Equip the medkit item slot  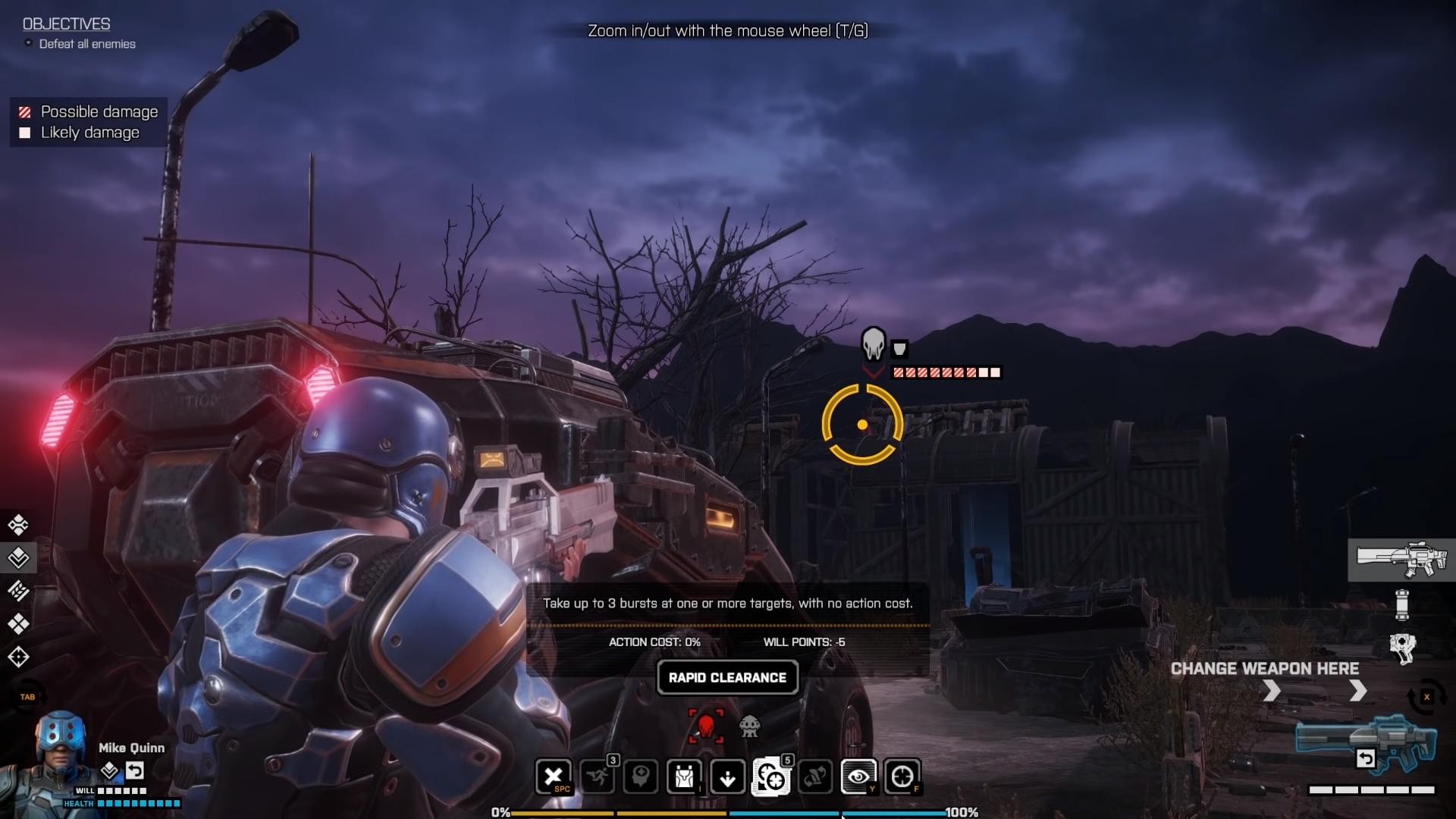point(1402,648)
